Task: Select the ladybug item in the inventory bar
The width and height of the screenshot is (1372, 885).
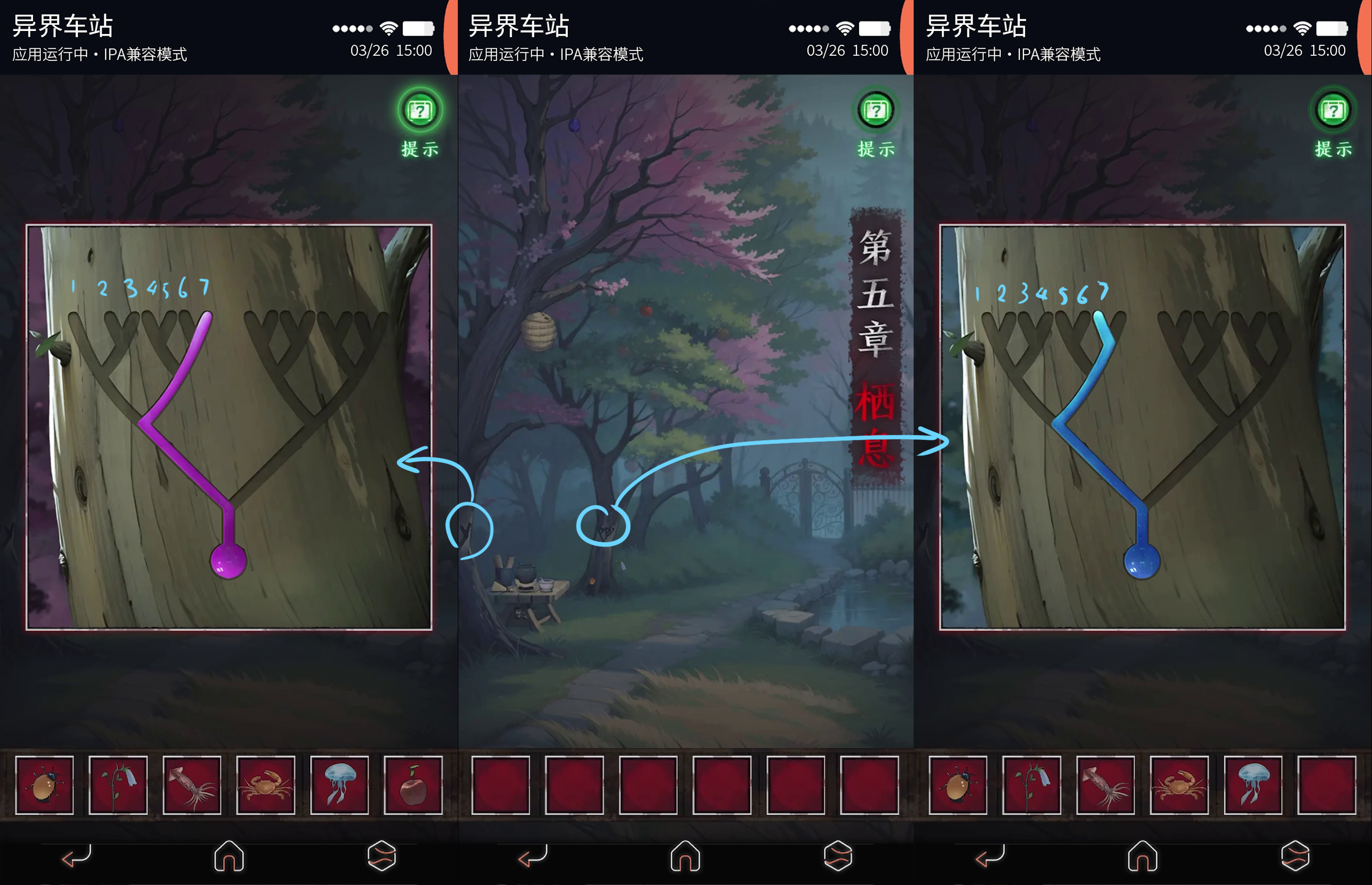Action: click(45, 785)
